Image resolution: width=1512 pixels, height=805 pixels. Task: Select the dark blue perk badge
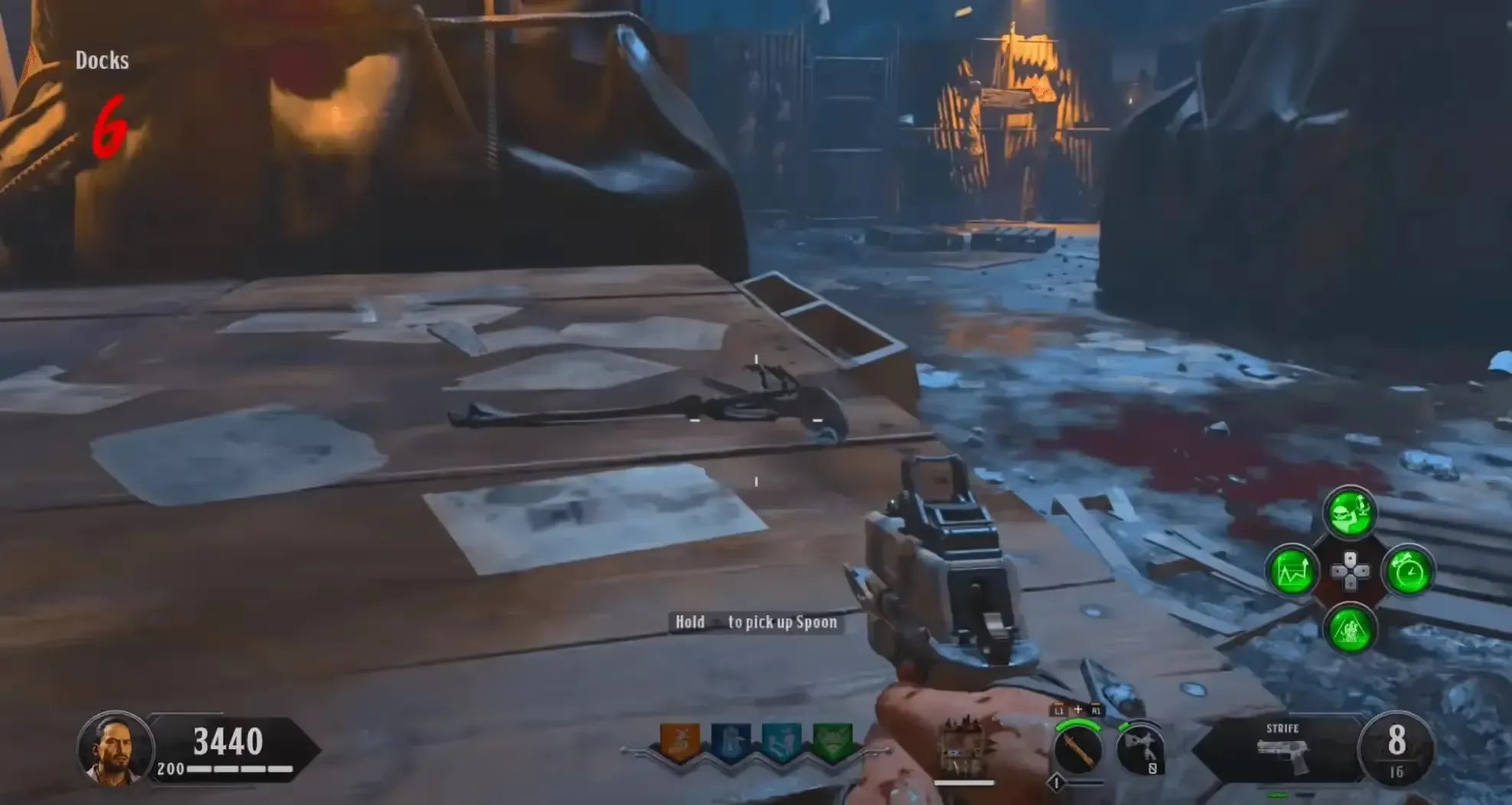pos(729,741)
